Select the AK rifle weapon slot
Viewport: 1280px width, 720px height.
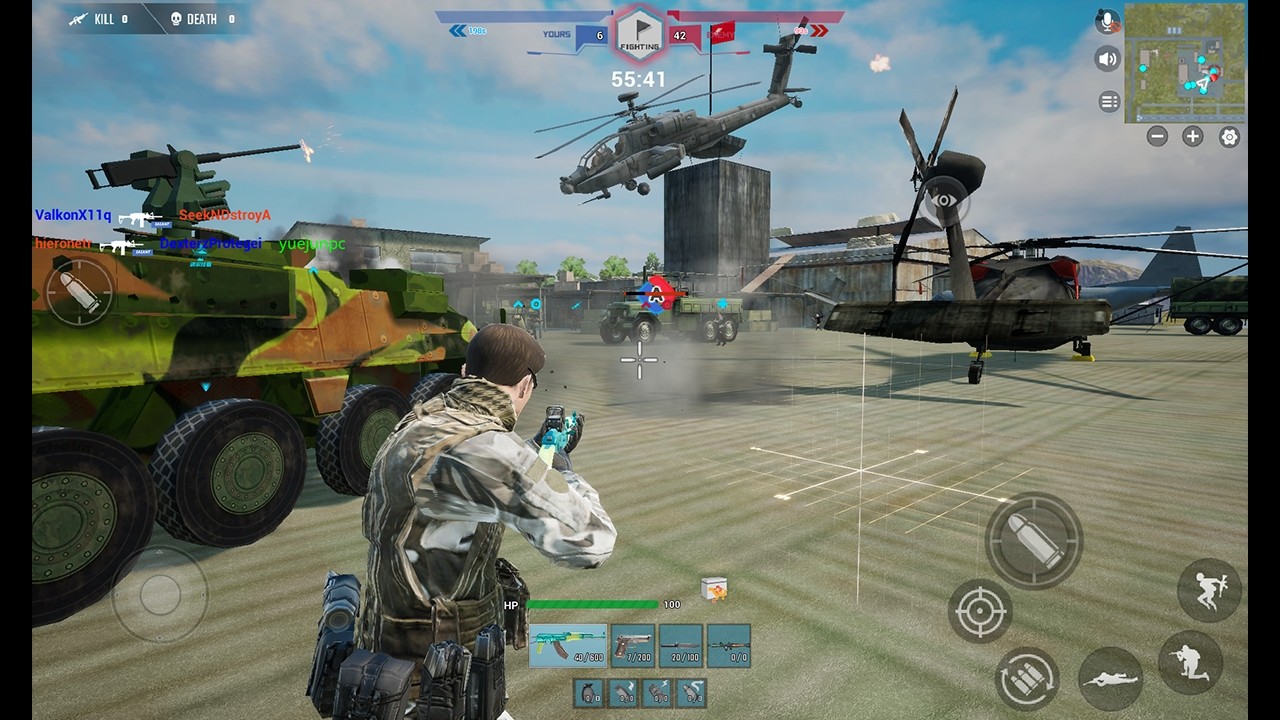click(x=567, y=646)
